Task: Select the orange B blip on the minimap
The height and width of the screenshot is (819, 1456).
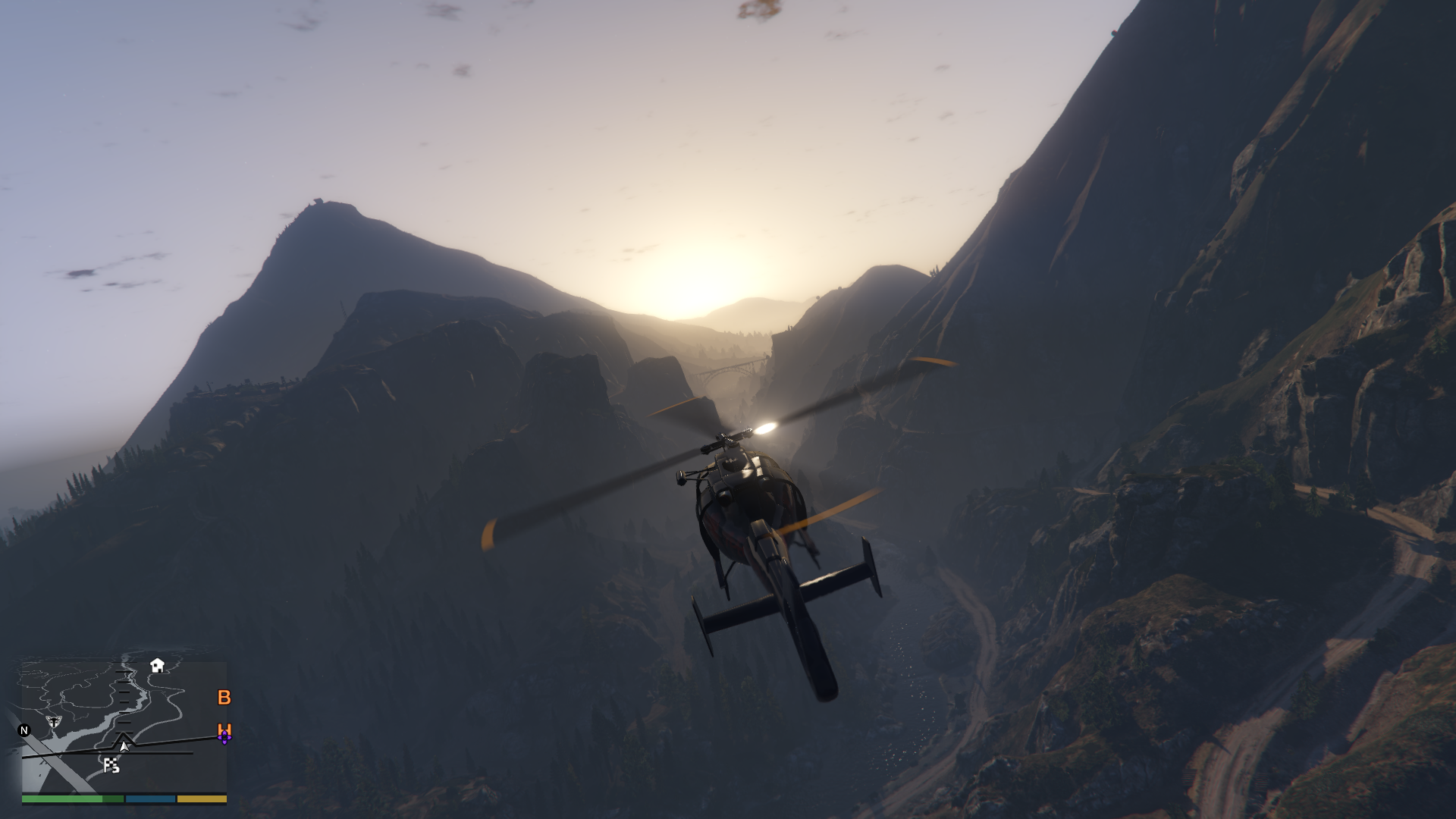Action: tap(224, 698)
